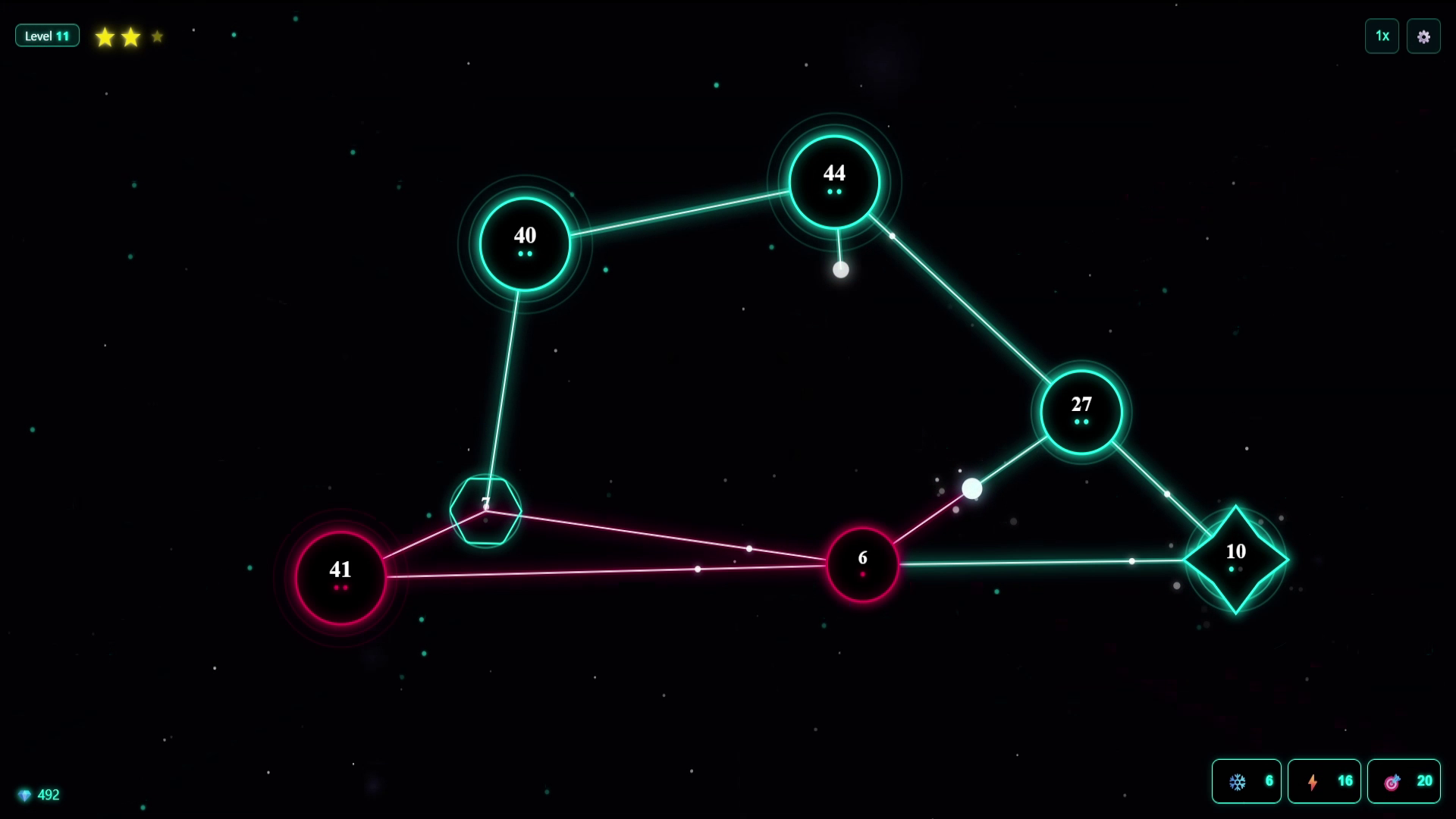Click the diamond-shaped node labeled 10
Image resolution: width=1456 pixels, height=819 pixels.
(x=1235, y=559)
